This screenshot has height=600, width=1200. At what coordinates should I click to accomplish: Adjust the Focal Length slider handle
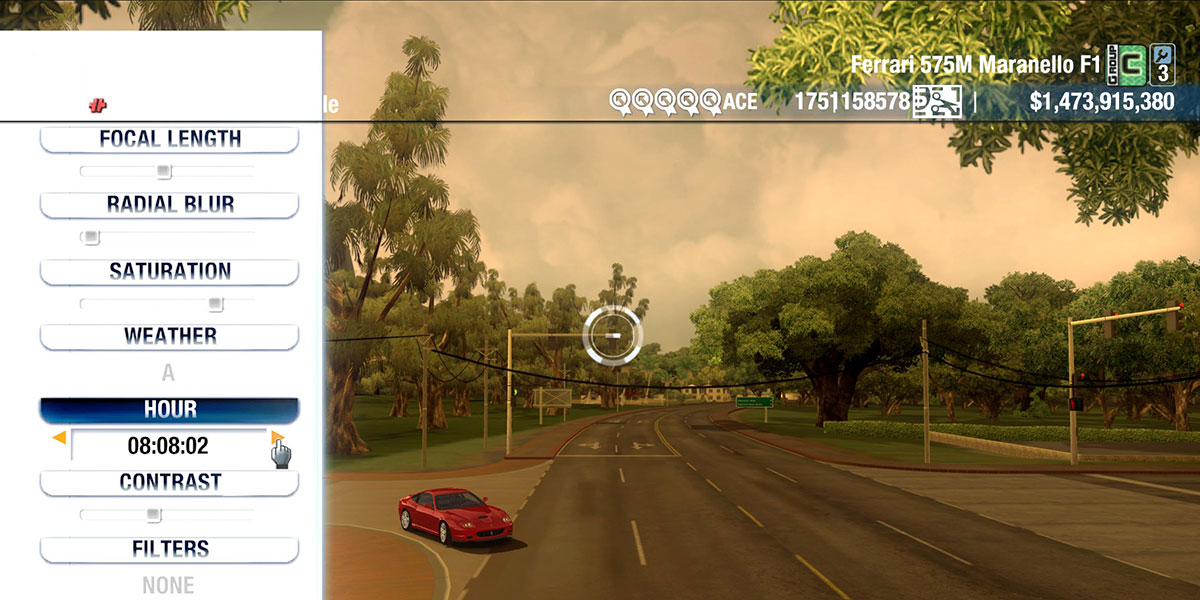coord(165,171)
